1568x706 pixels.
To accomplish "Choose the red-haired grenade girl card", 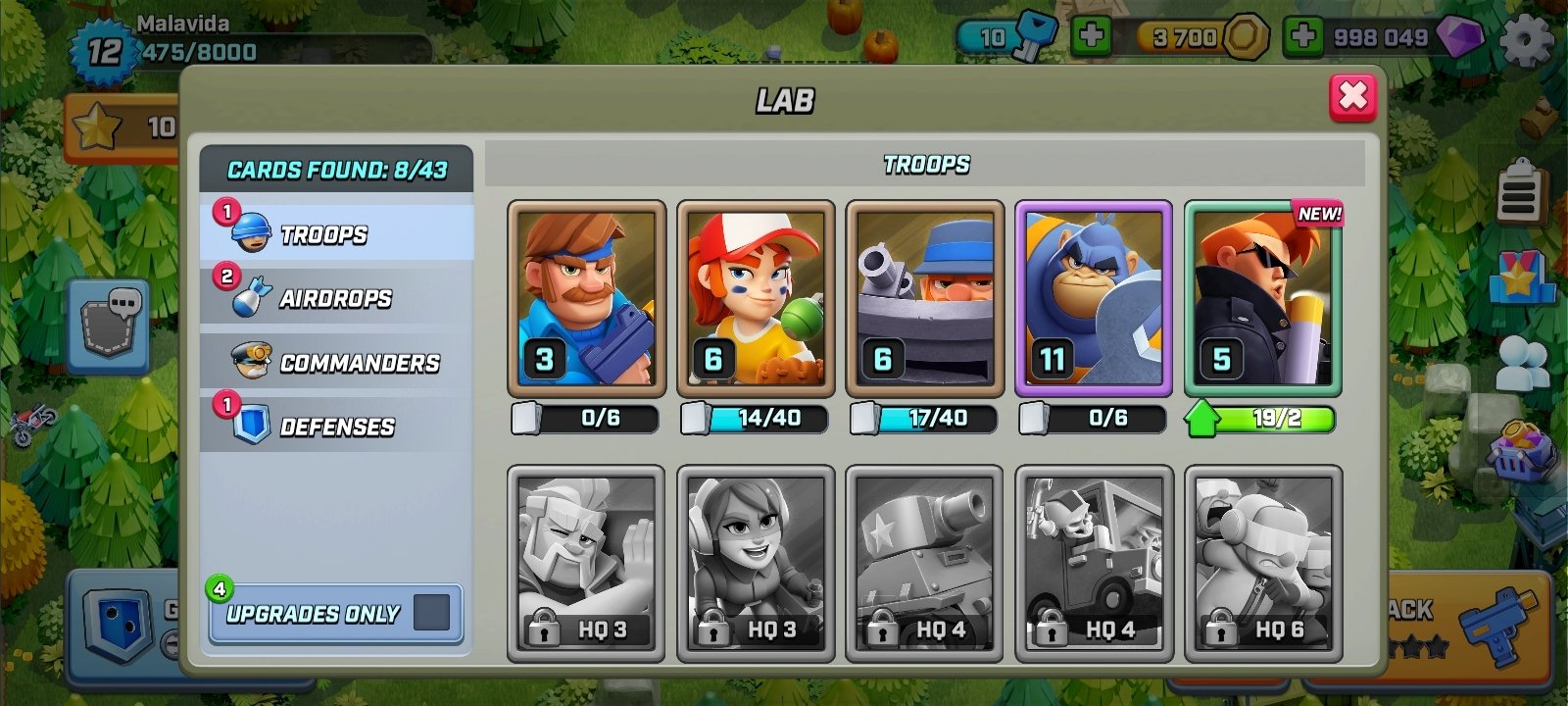I will [756, 299].
